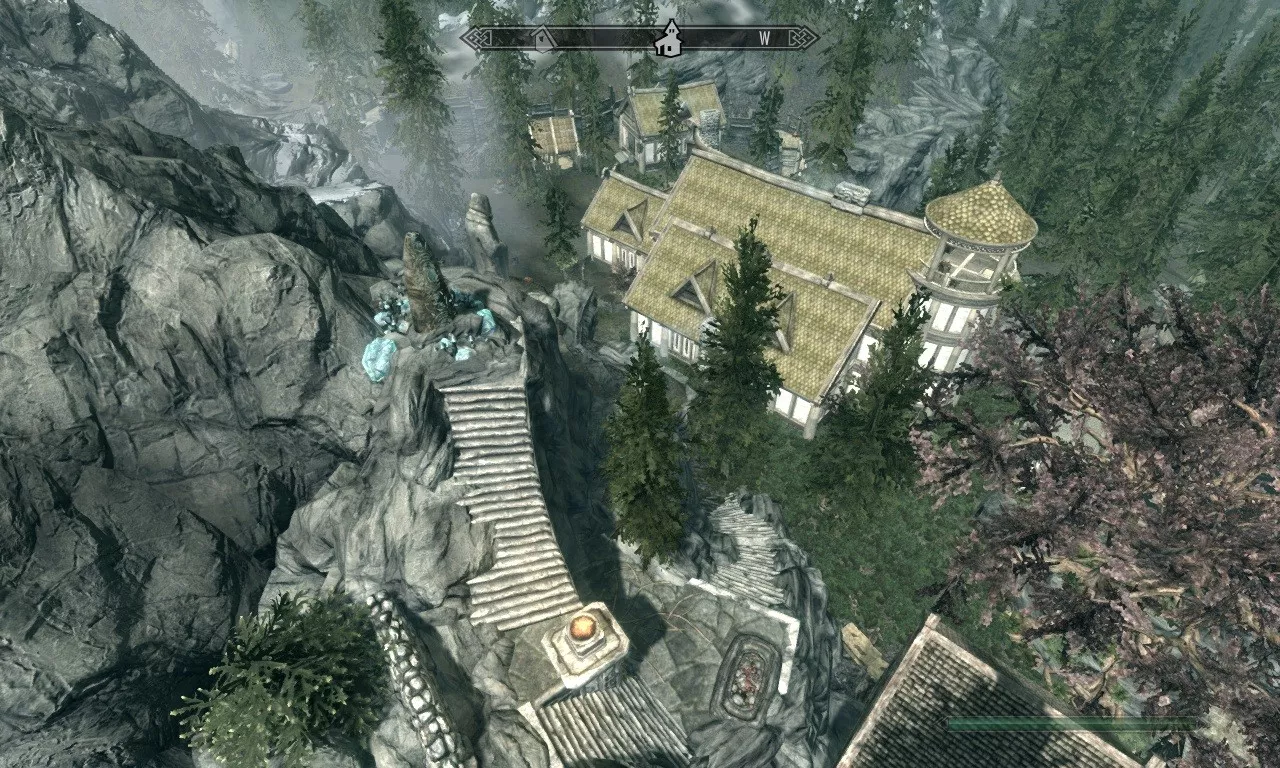Select the faded shield-shaped compass marker

pos(542,40)
